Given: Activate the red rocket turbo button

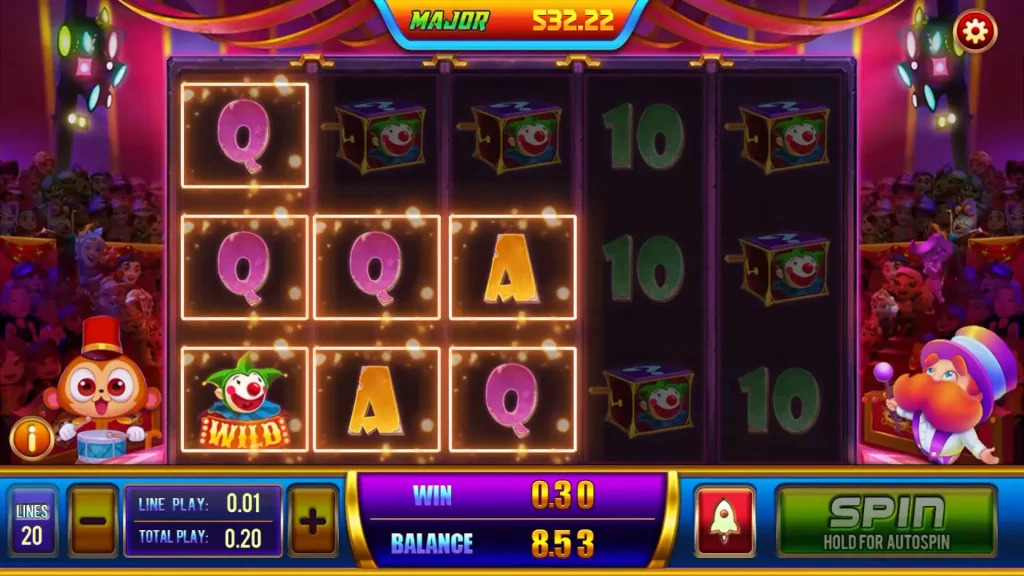Looking at the screenshot, I should click(725, 520).
